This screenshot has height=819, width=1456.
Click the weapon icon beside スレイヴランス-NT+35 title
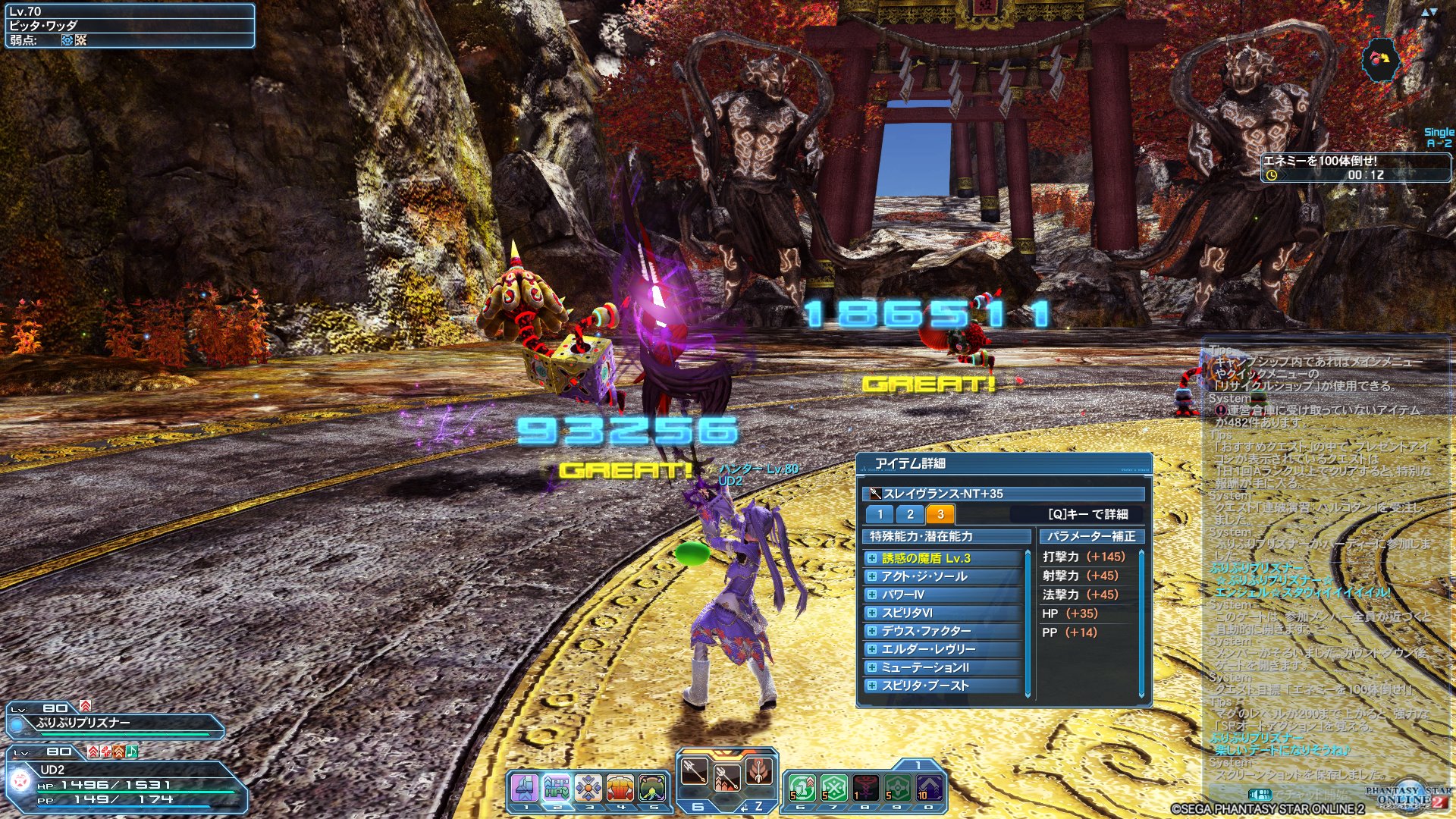874,492
